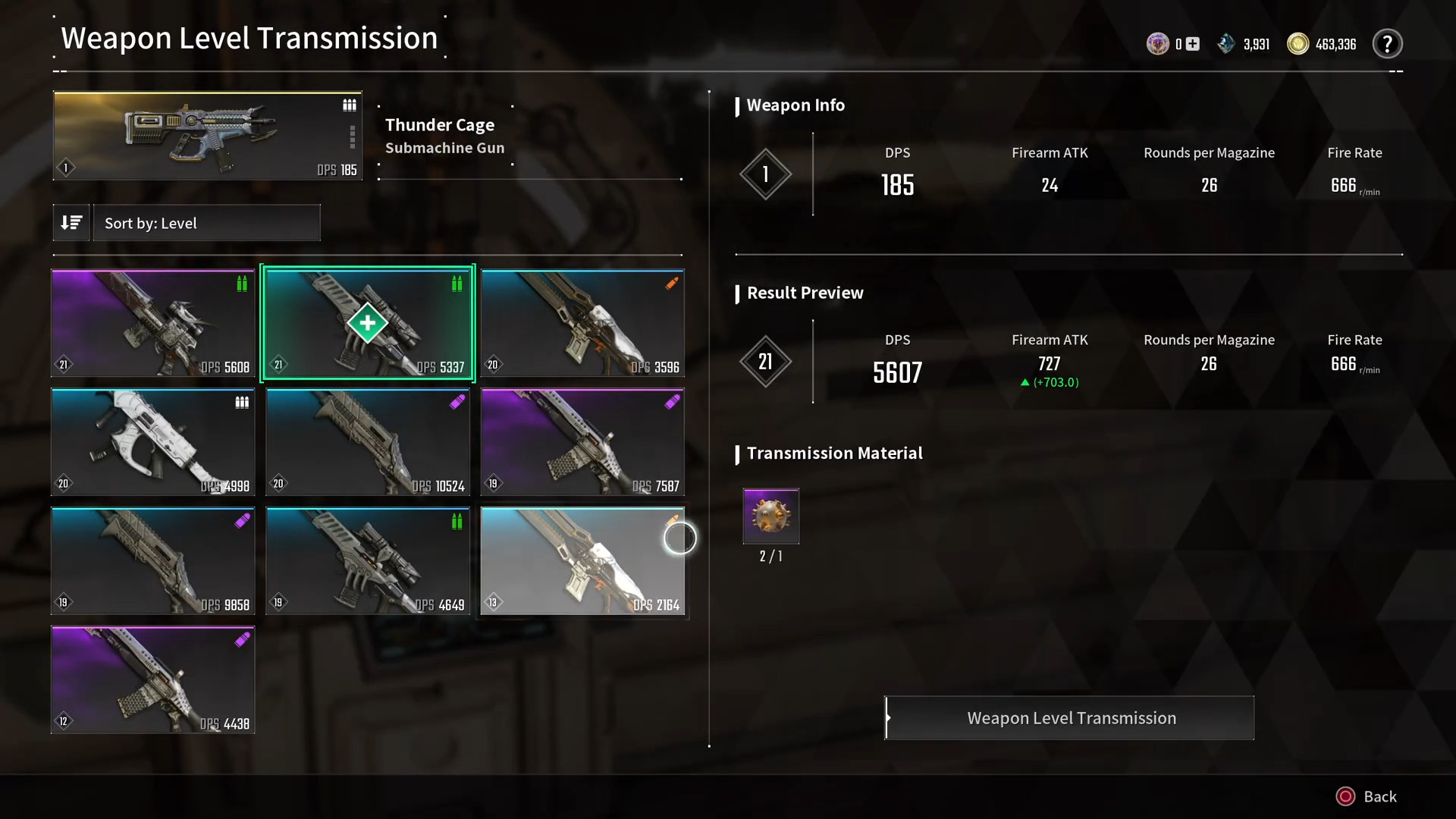
Task: Add premium currency with the plus button
Action: [x=1193, y=44]
